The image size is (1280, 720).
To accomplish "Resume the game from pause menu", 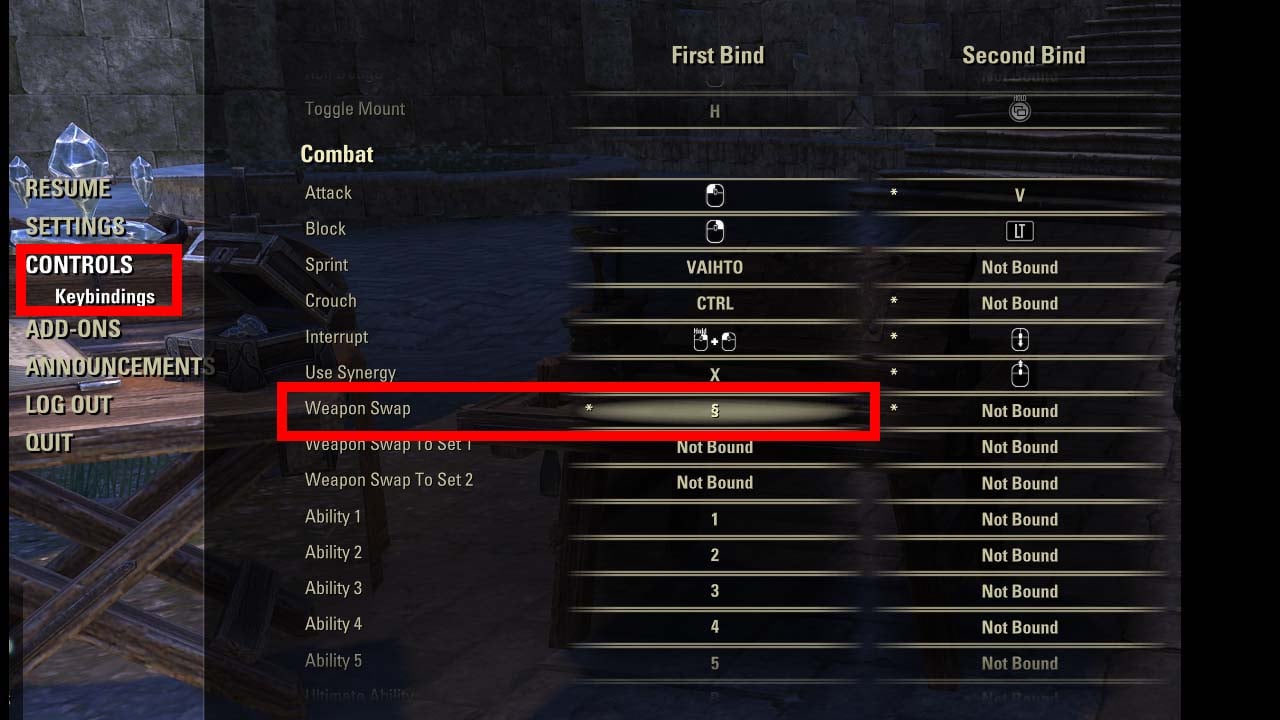I will (68, 189).
